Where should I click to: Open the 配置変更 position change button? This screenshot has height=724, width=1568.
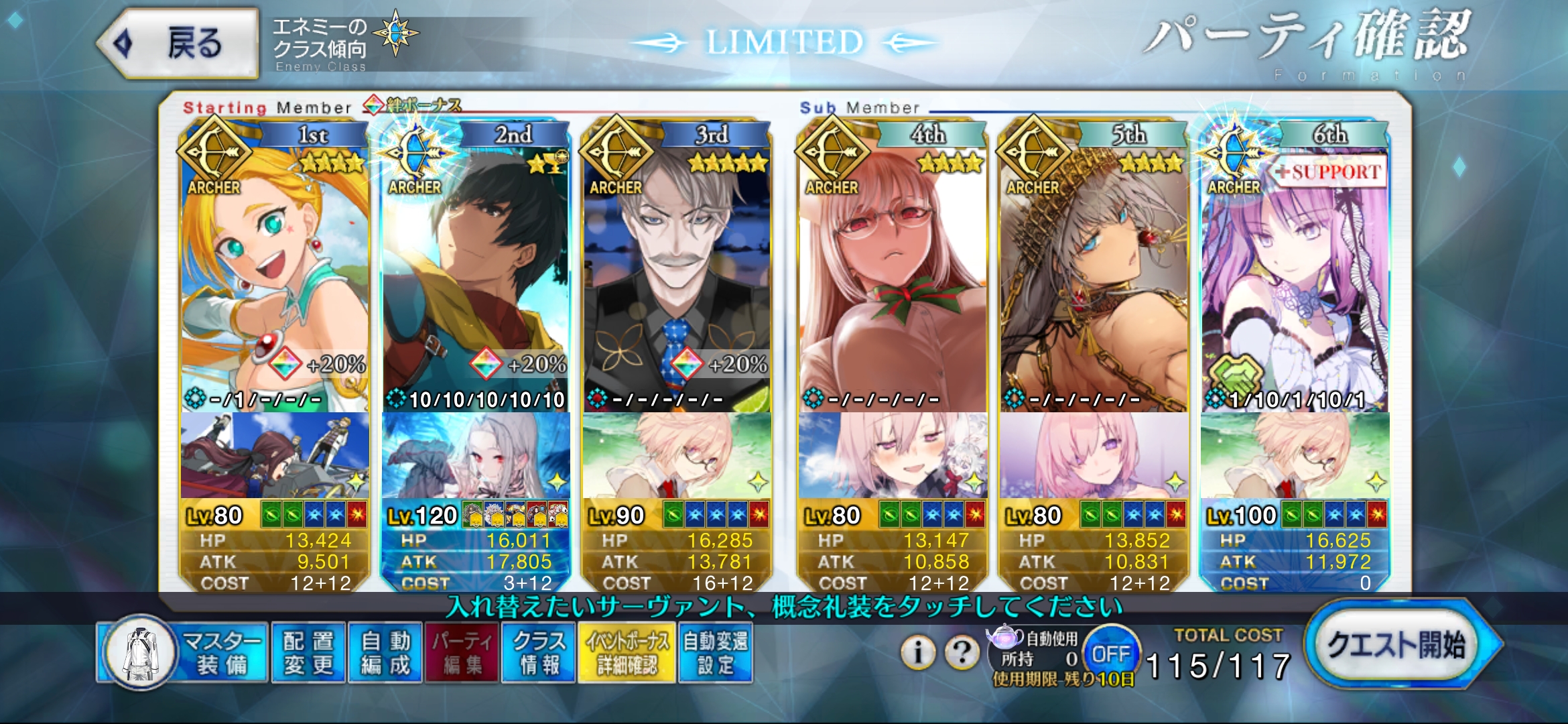(308, 653)
